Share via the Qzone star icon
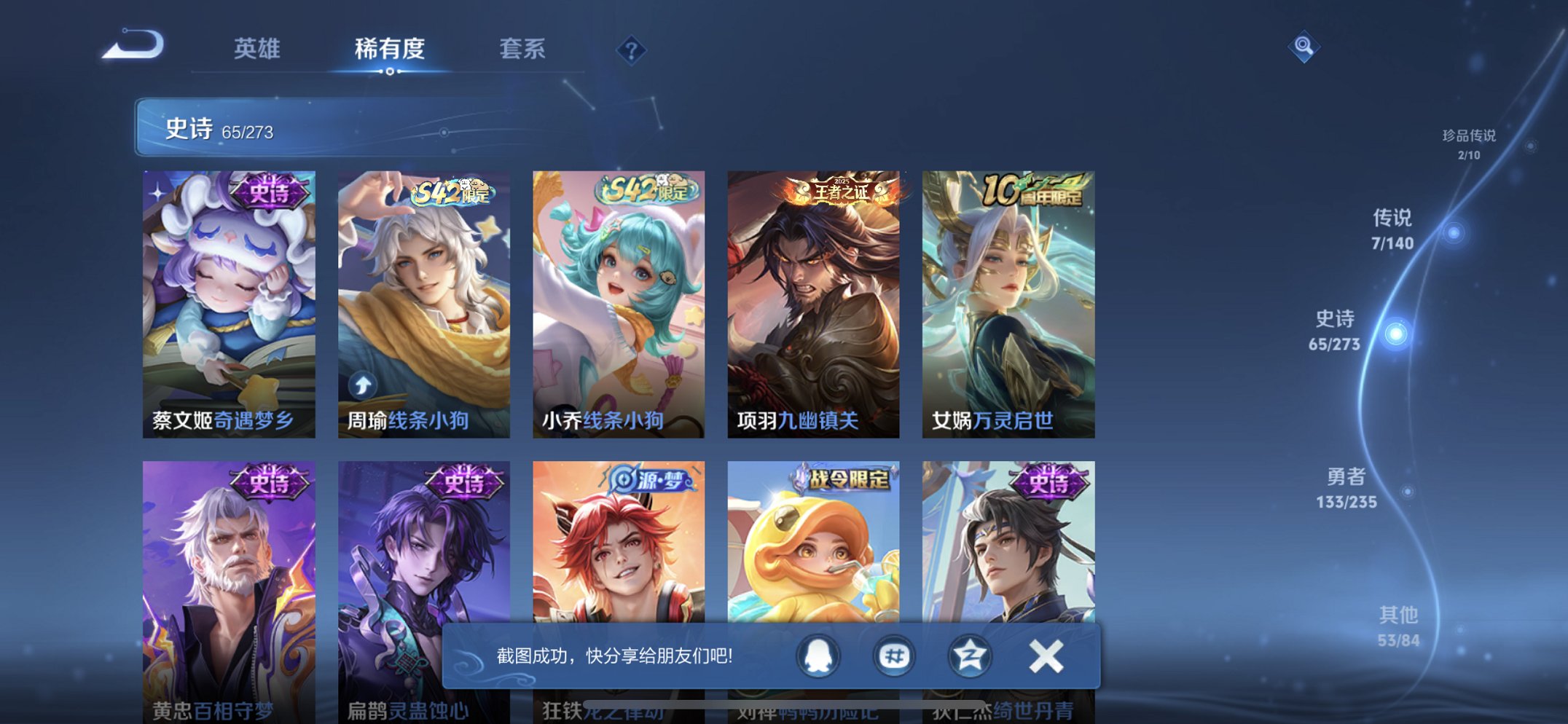 968,656
